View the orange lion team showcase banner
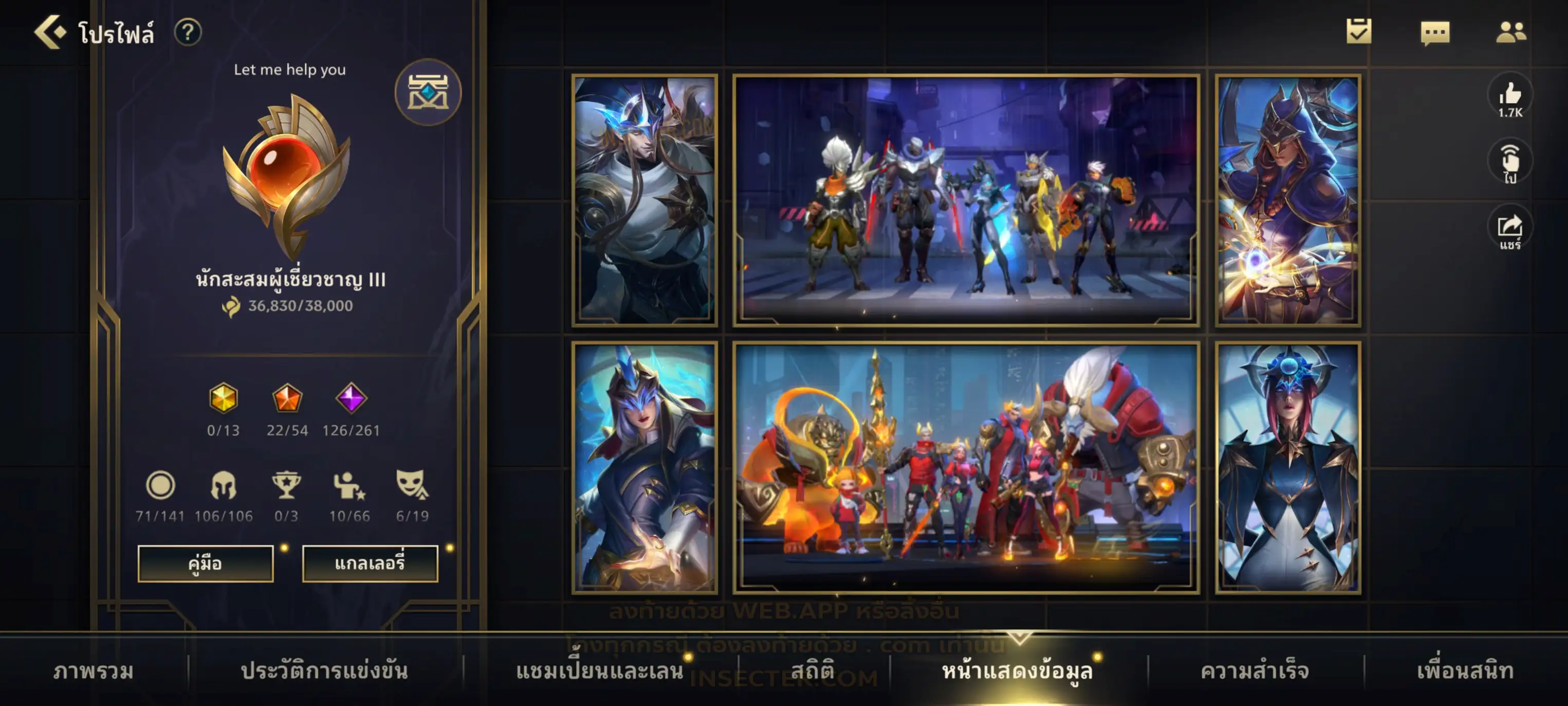1568x706 pixels. point(966,467)
